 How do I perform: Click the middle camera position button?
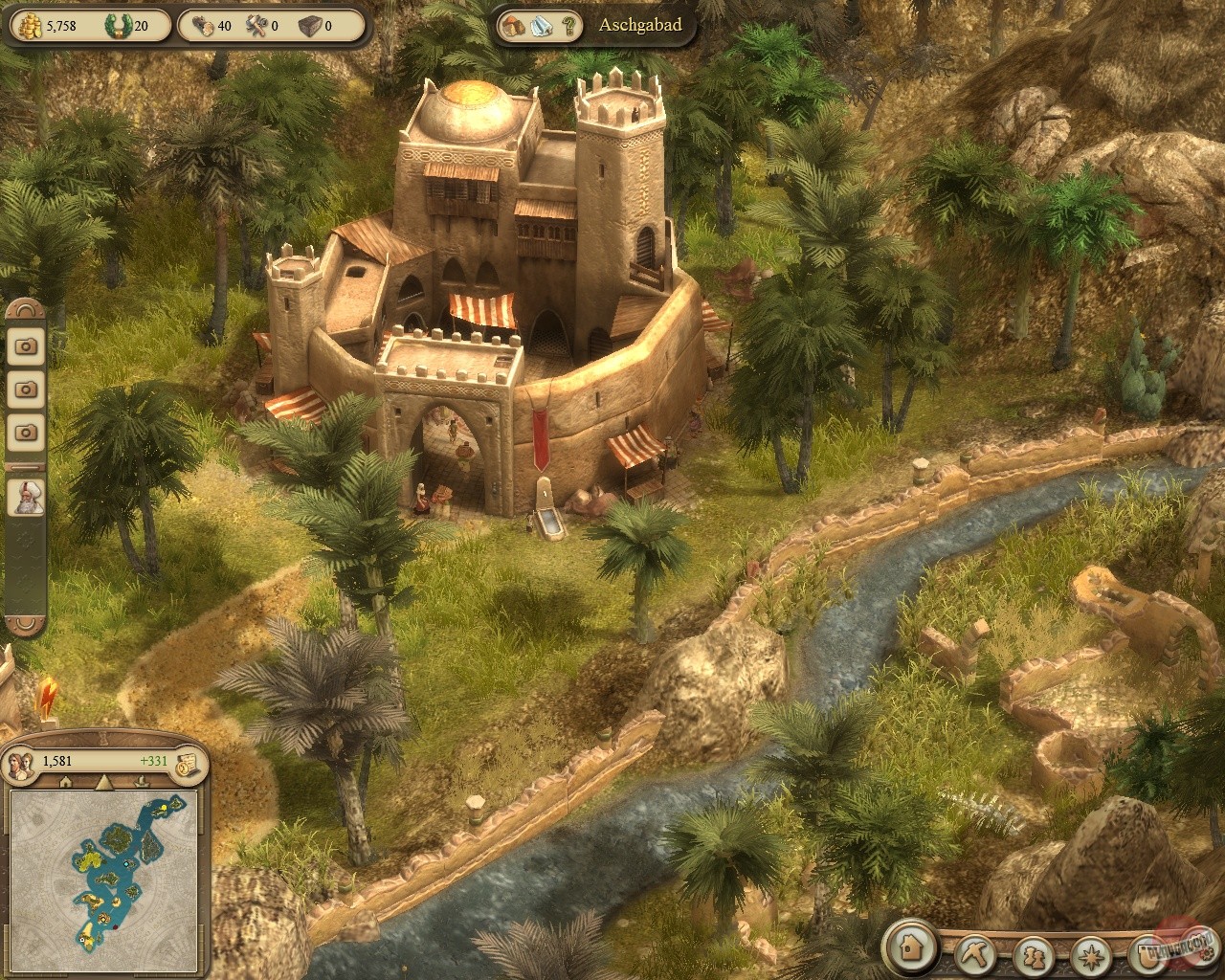click(x=26, y=389)
